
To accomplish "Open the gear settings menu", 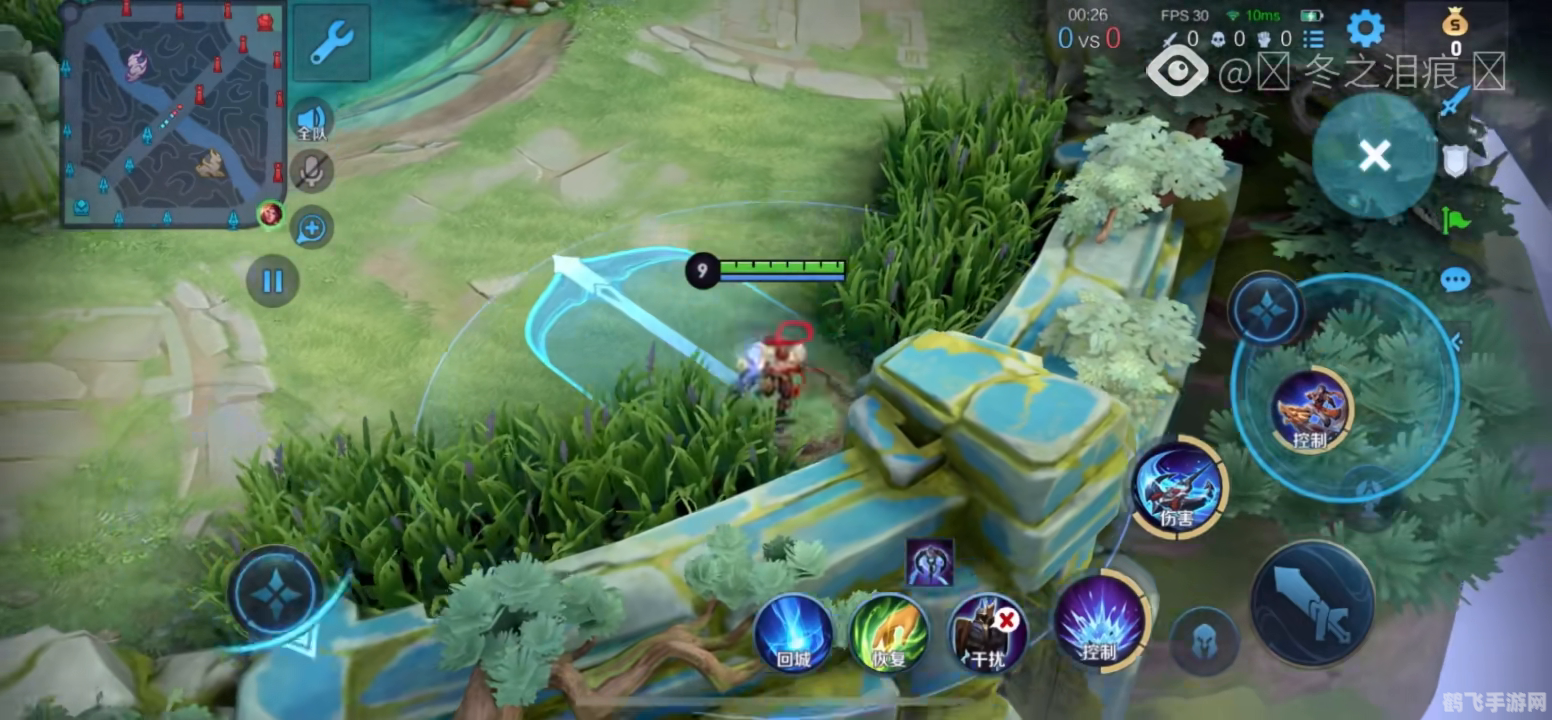I will point(1365,29).
